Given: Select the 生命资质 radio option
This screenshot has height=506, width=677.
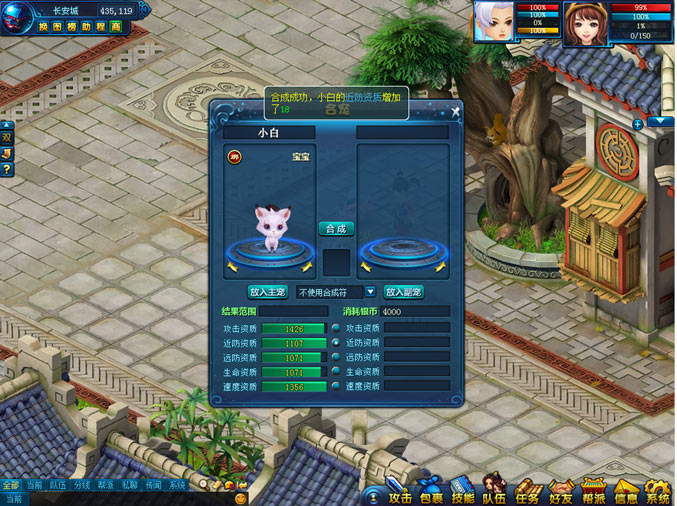Looking at the screenshot, I should 336,372.
